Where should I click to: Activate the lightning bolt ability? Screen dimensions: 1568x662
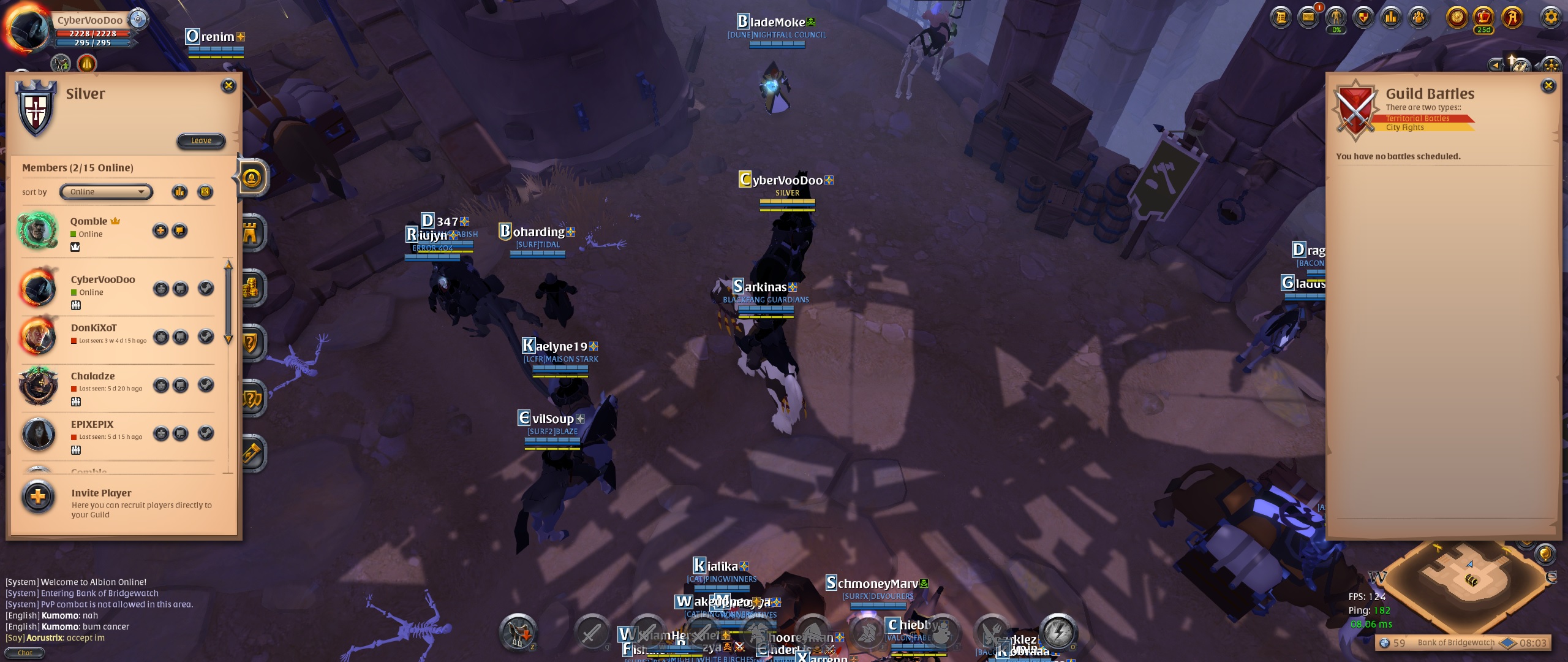point(1058,631)
